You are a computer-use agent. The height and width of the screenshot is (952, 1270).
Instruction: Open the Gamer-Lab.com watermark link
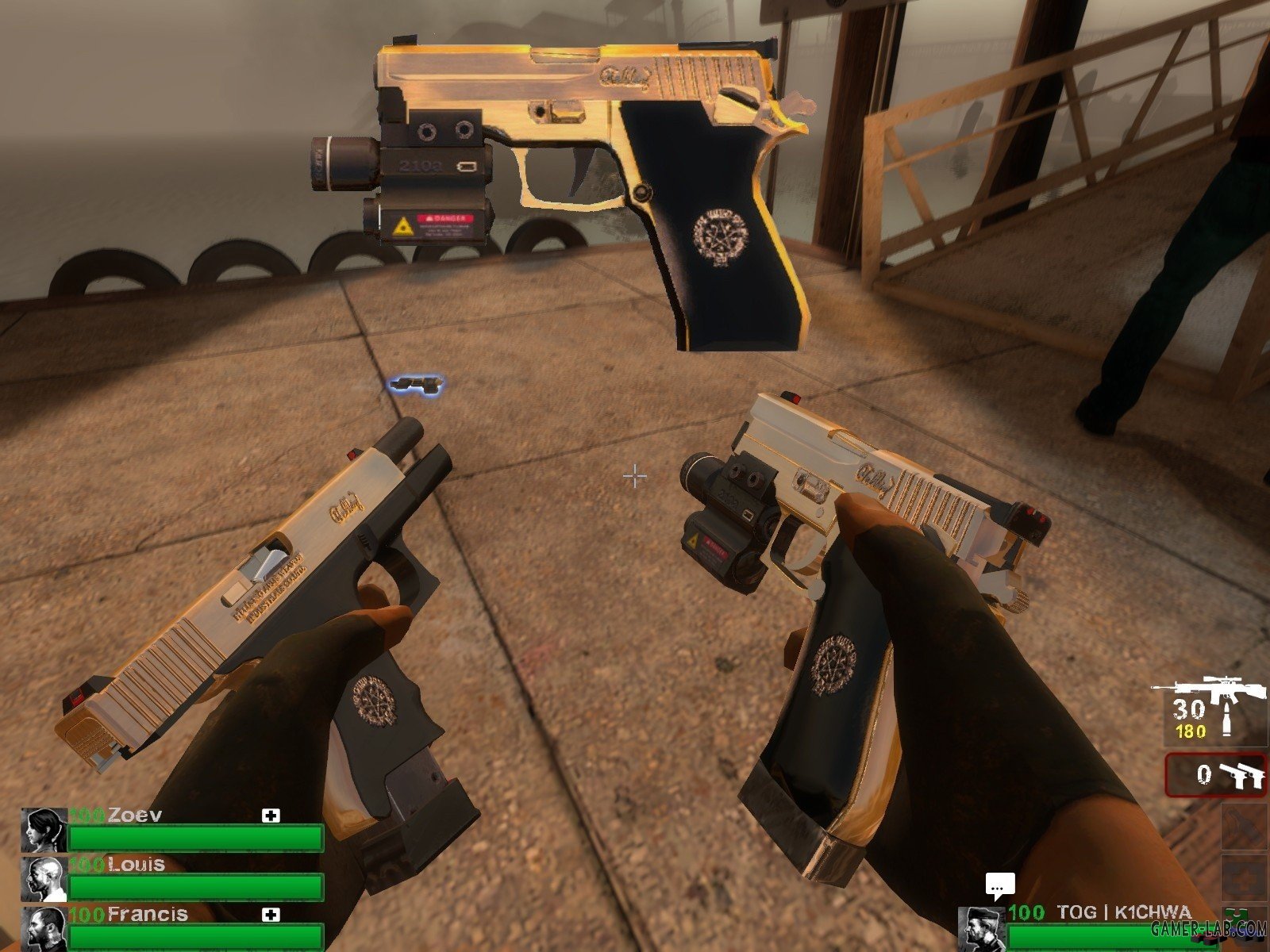[1208, 929]
